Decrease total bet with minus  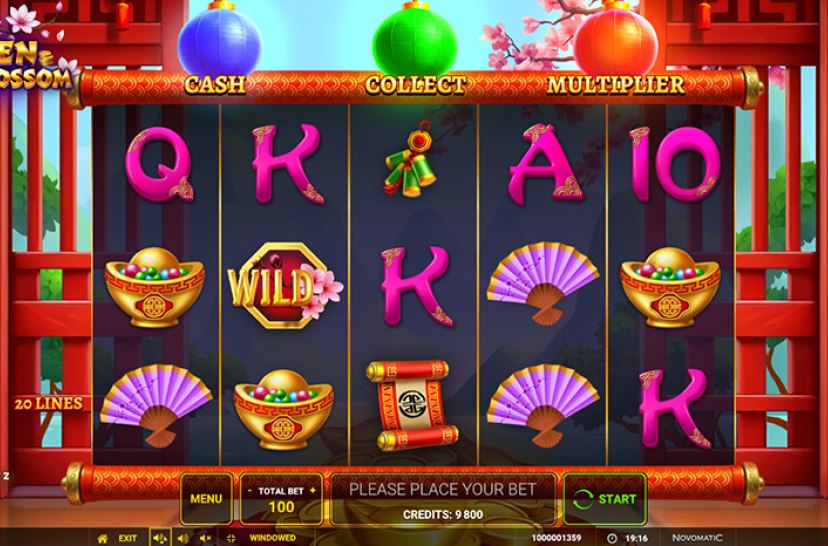point(249,491)
